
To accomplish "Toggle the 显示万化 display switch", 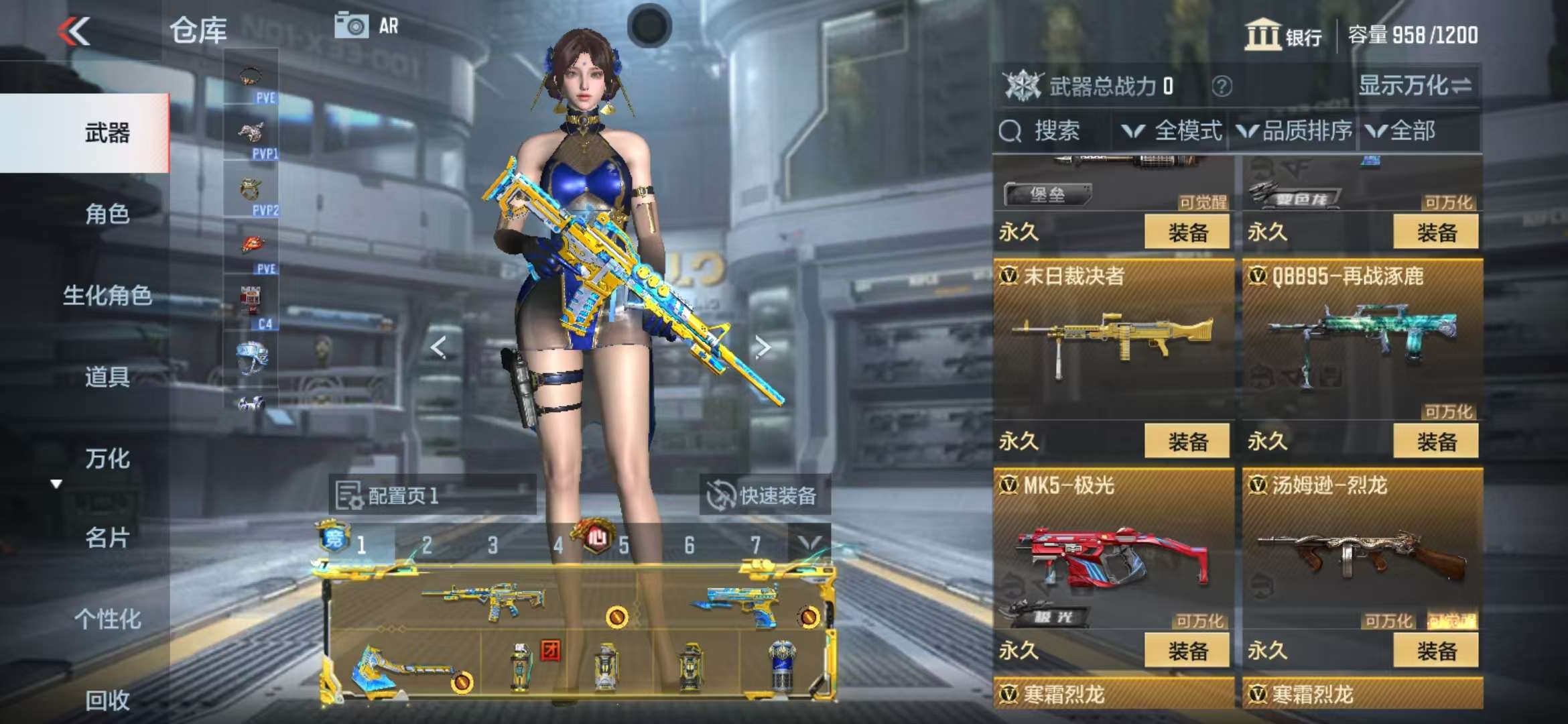I will click(1415, 86).
